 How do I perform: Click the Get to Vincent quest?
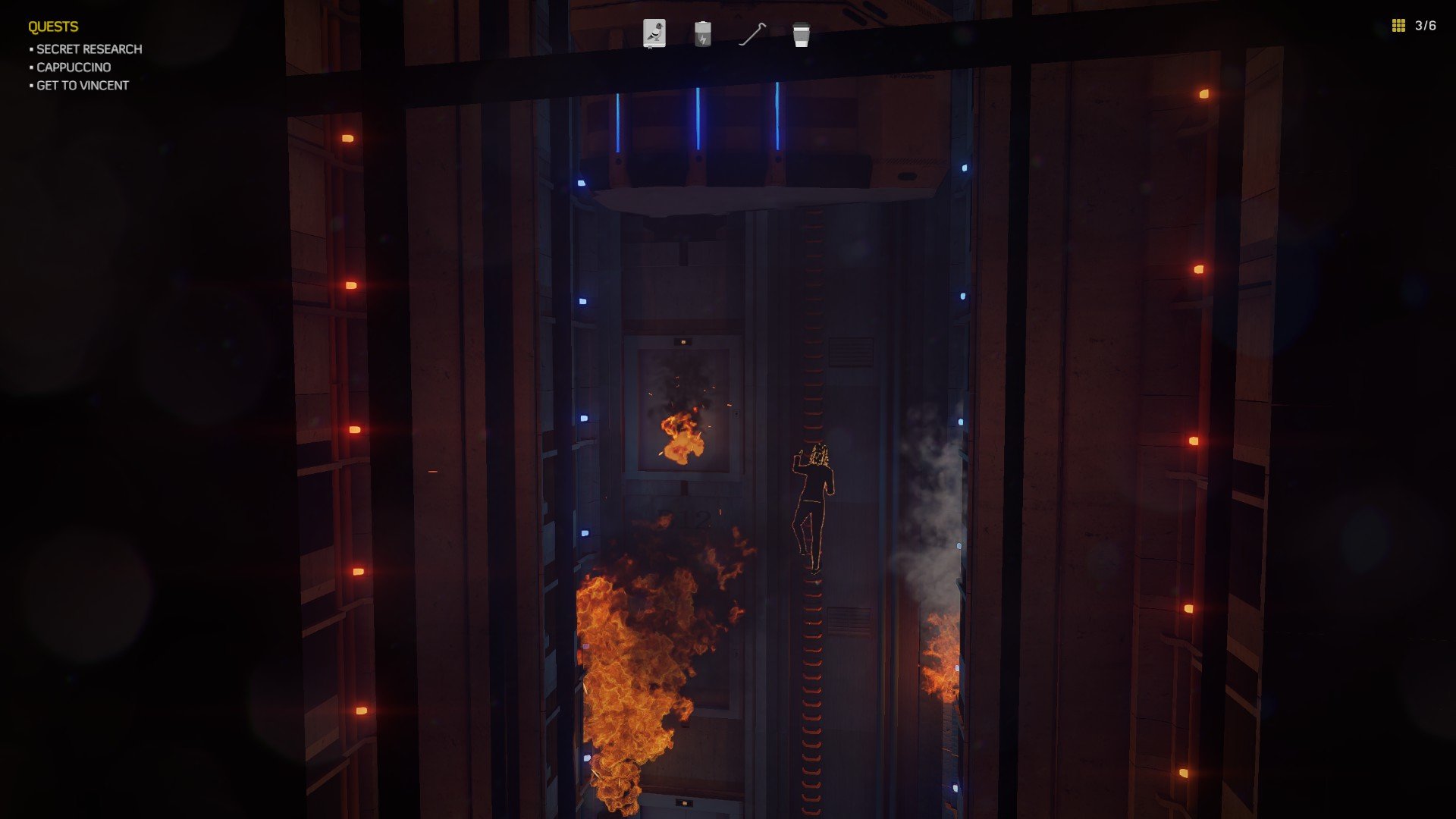point(83,86)
